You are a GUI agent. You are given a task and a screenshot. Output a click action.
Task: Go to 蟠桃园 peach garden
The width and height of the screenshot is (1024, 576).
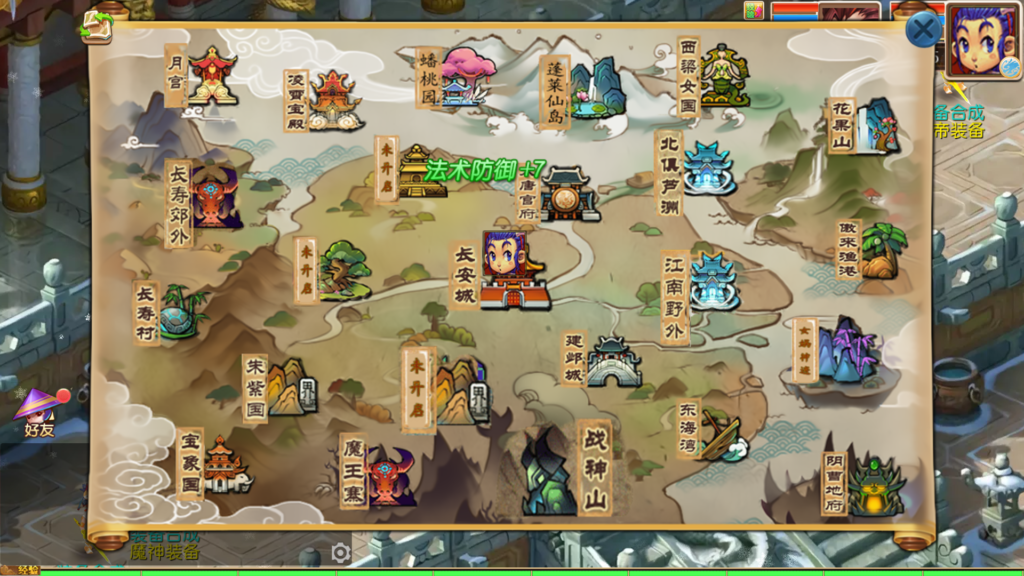(466, 76)
